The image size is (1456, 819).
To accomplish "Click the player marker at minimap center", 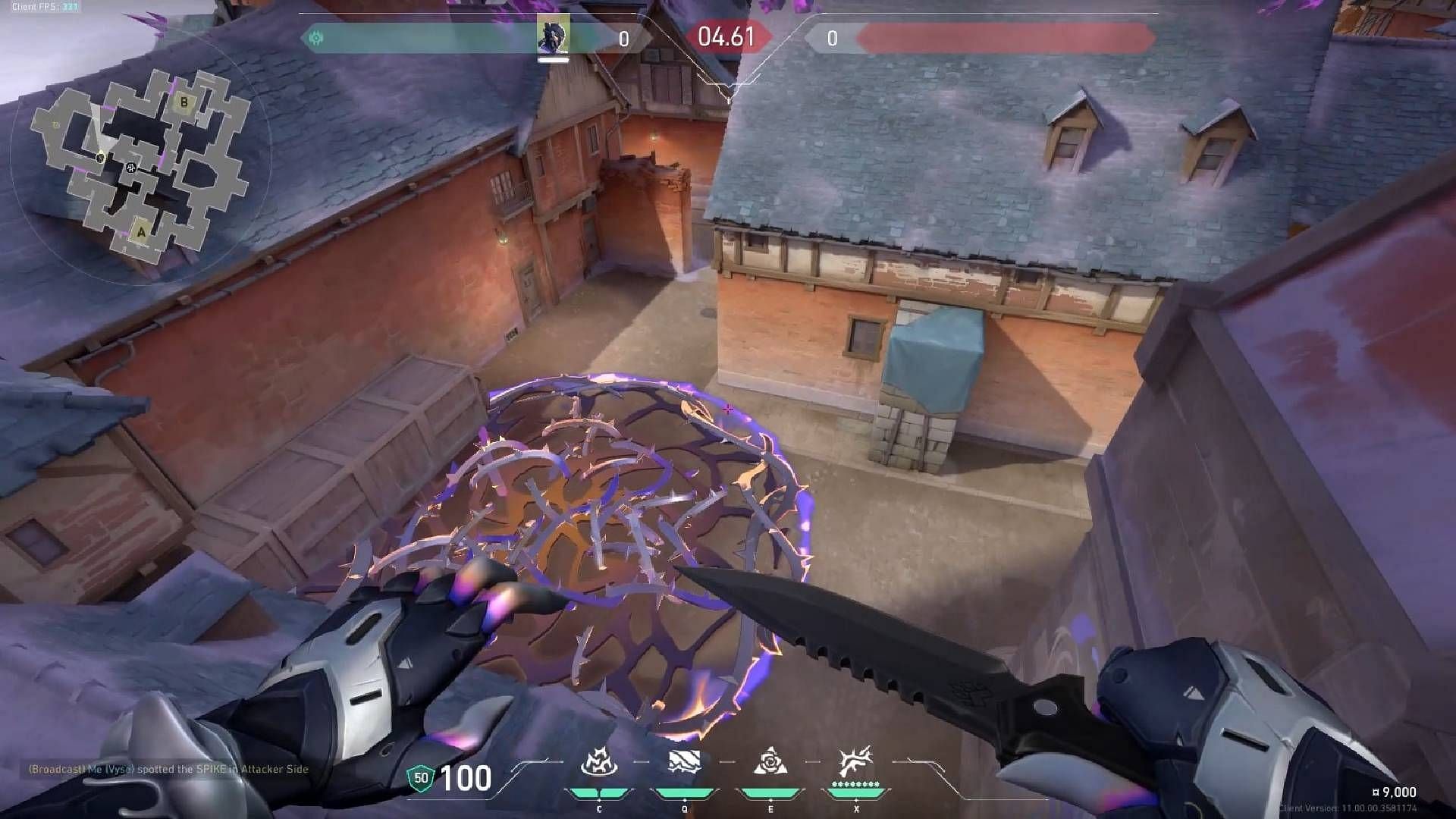I will point(130,168).
